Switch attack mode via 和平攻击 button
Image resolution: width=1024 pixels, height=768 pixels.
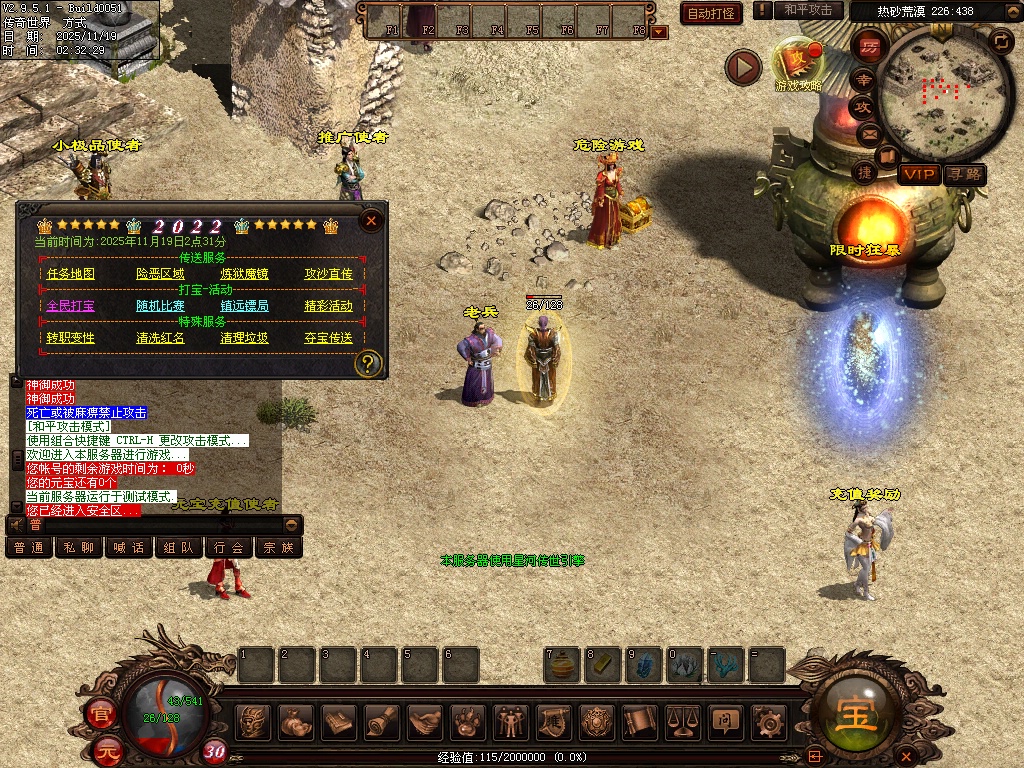tap(808, 10)
